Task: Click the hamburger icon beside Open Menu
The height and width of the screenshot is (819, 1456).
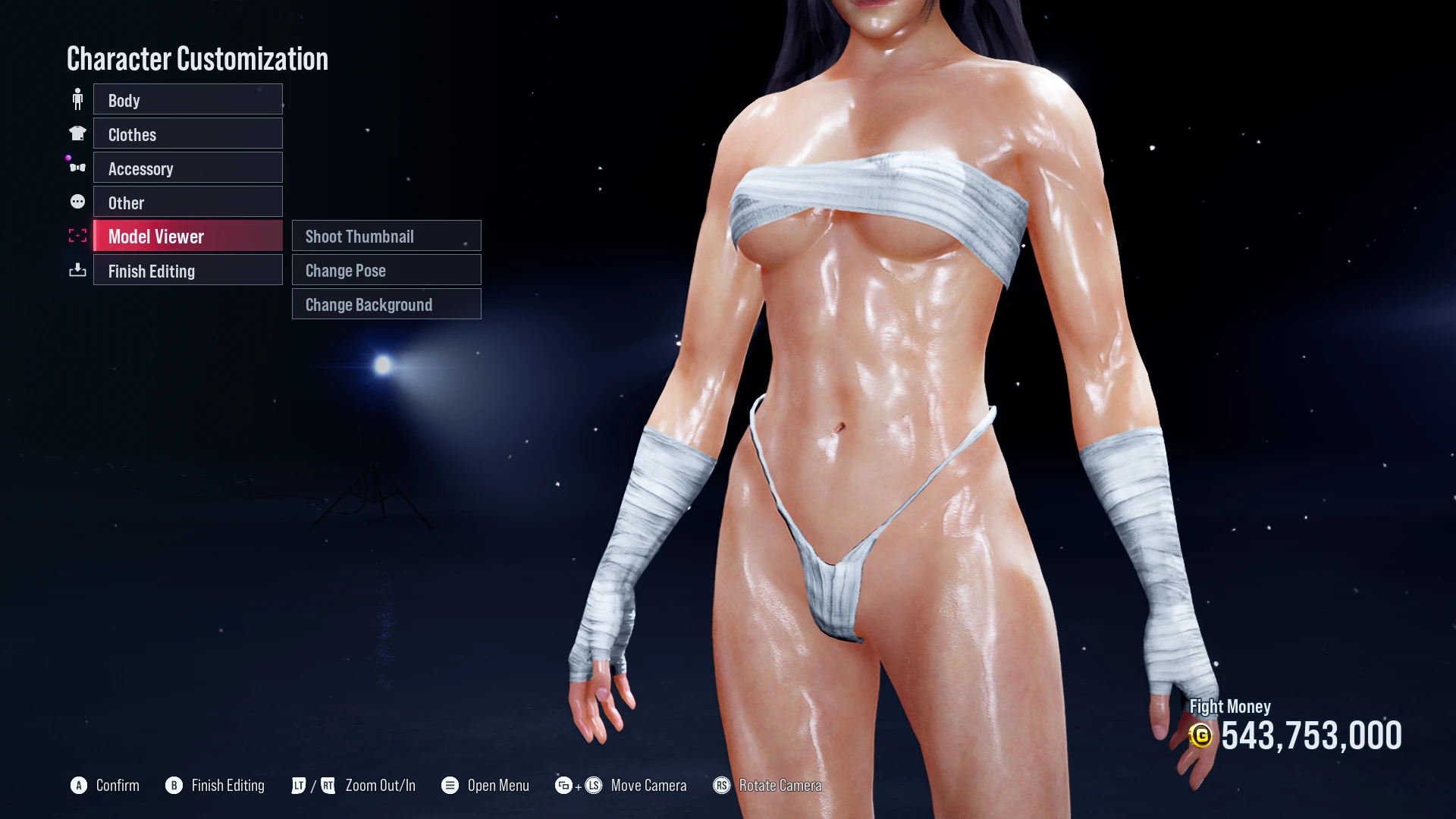Action: [450, 786]
